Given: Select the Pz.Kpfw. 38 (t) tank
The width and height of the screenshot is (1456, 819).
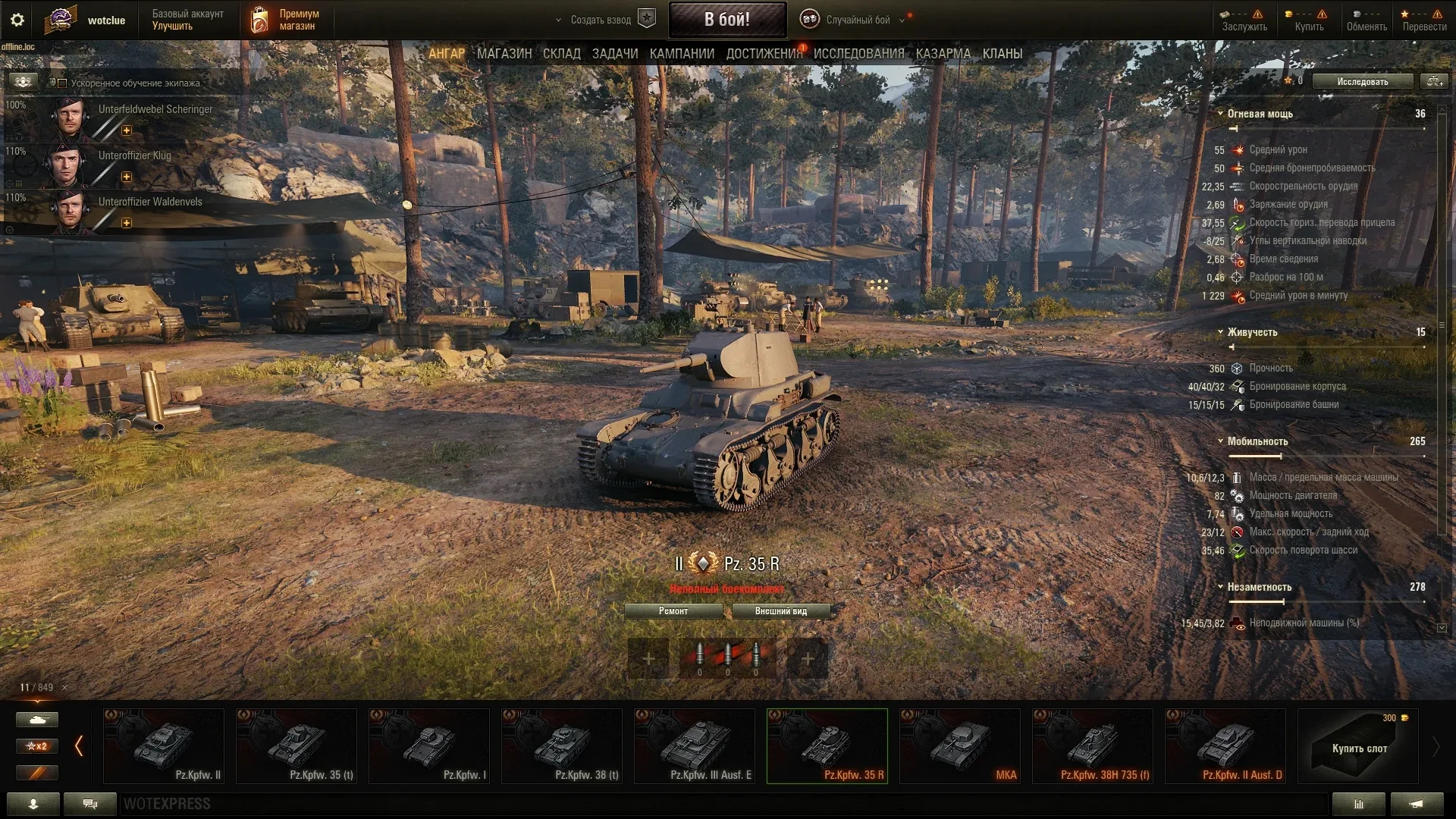Looking at the screenshot, I should (561, 745).
